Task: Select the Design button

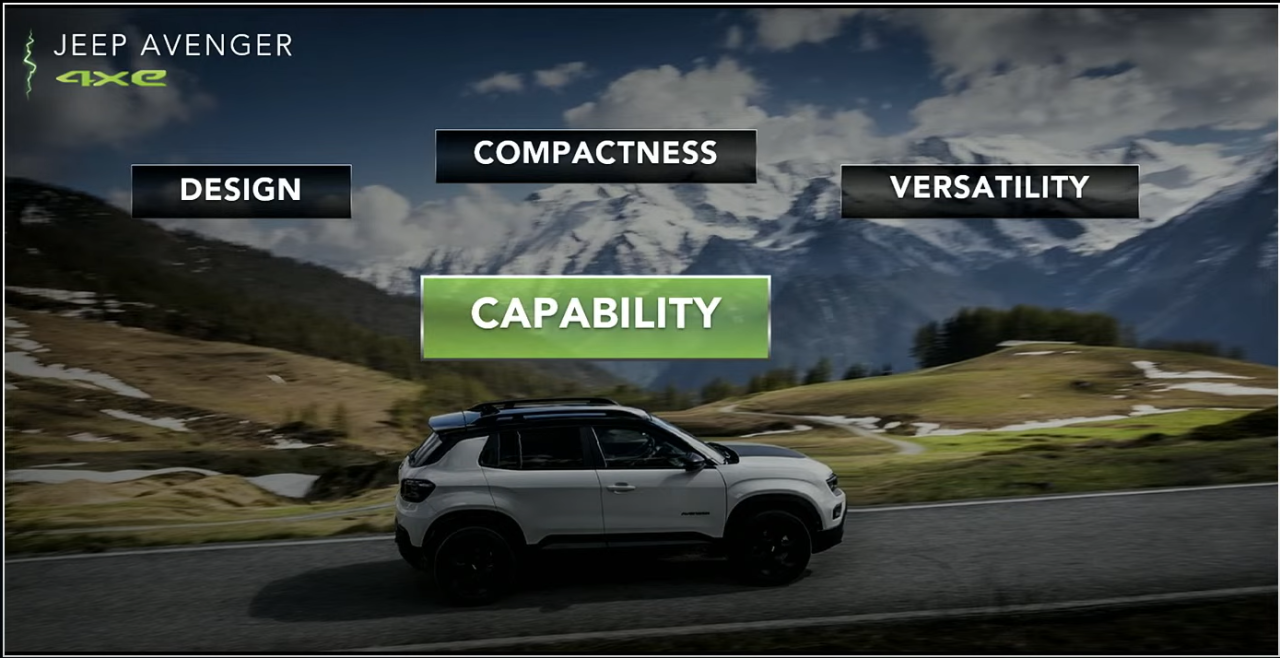Action: pyautogui.click(x=241, y=190)
